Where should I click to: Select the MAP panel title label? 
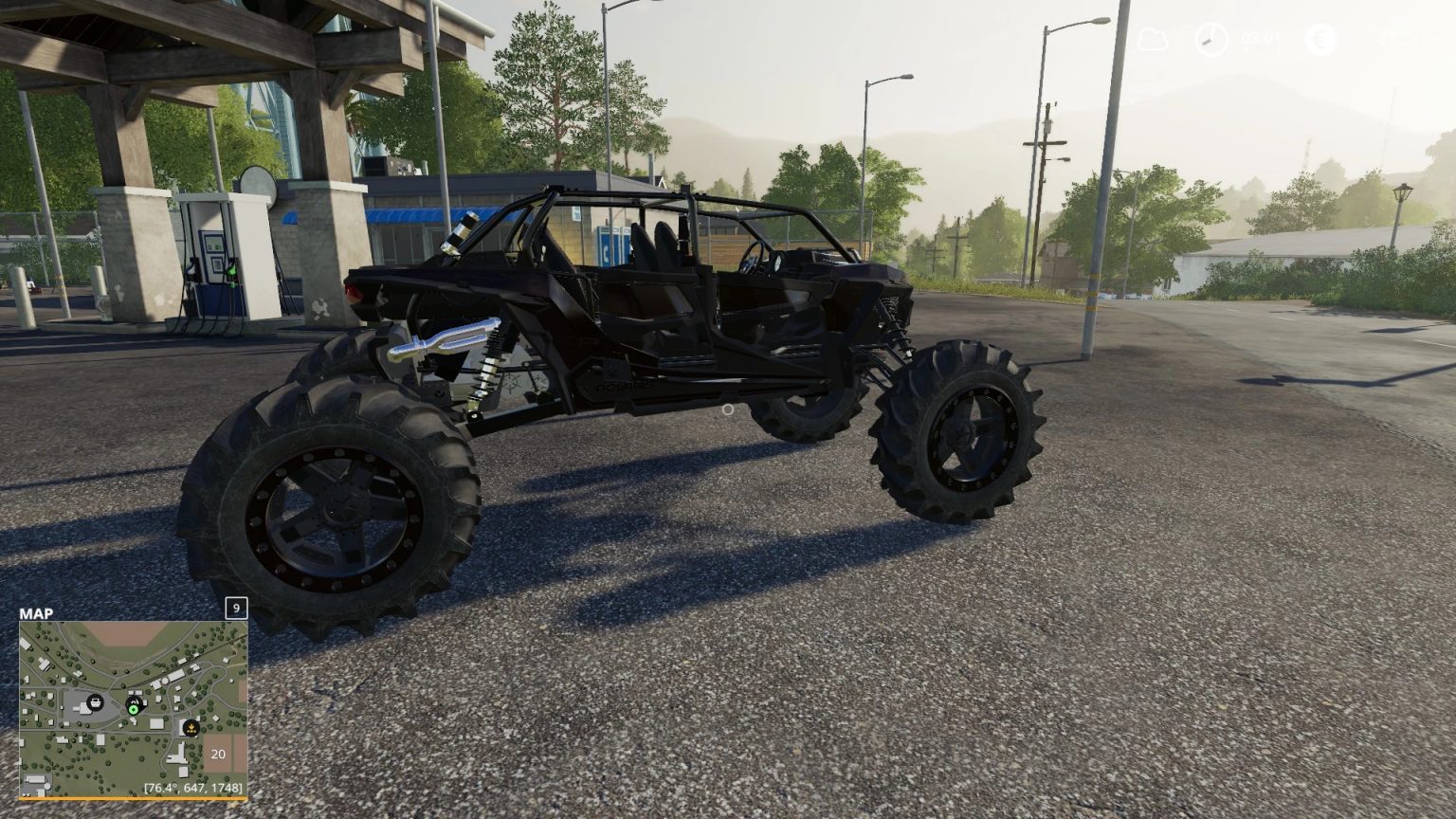(x=35, y=614)
